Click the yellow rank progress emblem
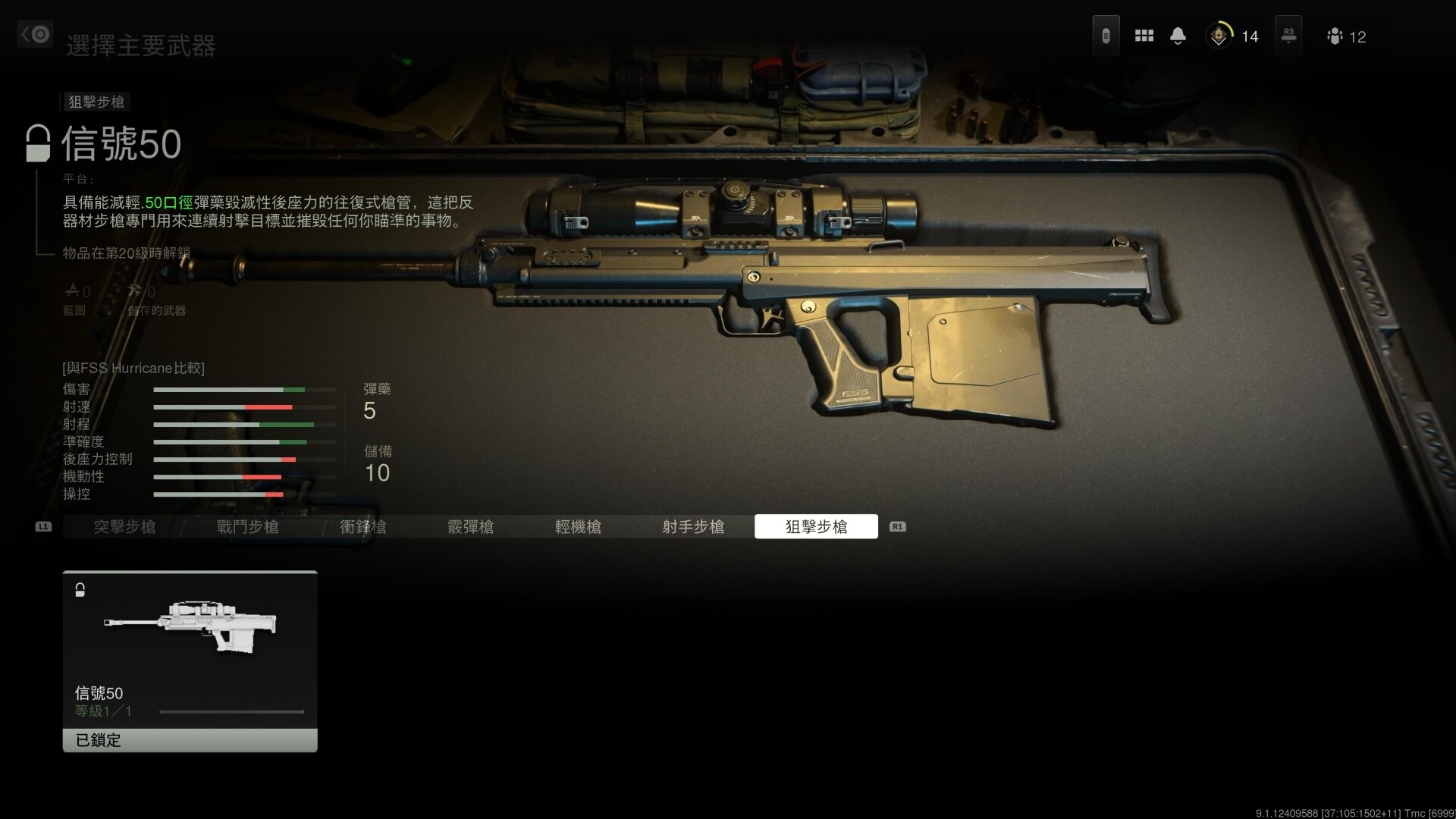This screenshot has width=1456, height=819. pos(1219,35)
